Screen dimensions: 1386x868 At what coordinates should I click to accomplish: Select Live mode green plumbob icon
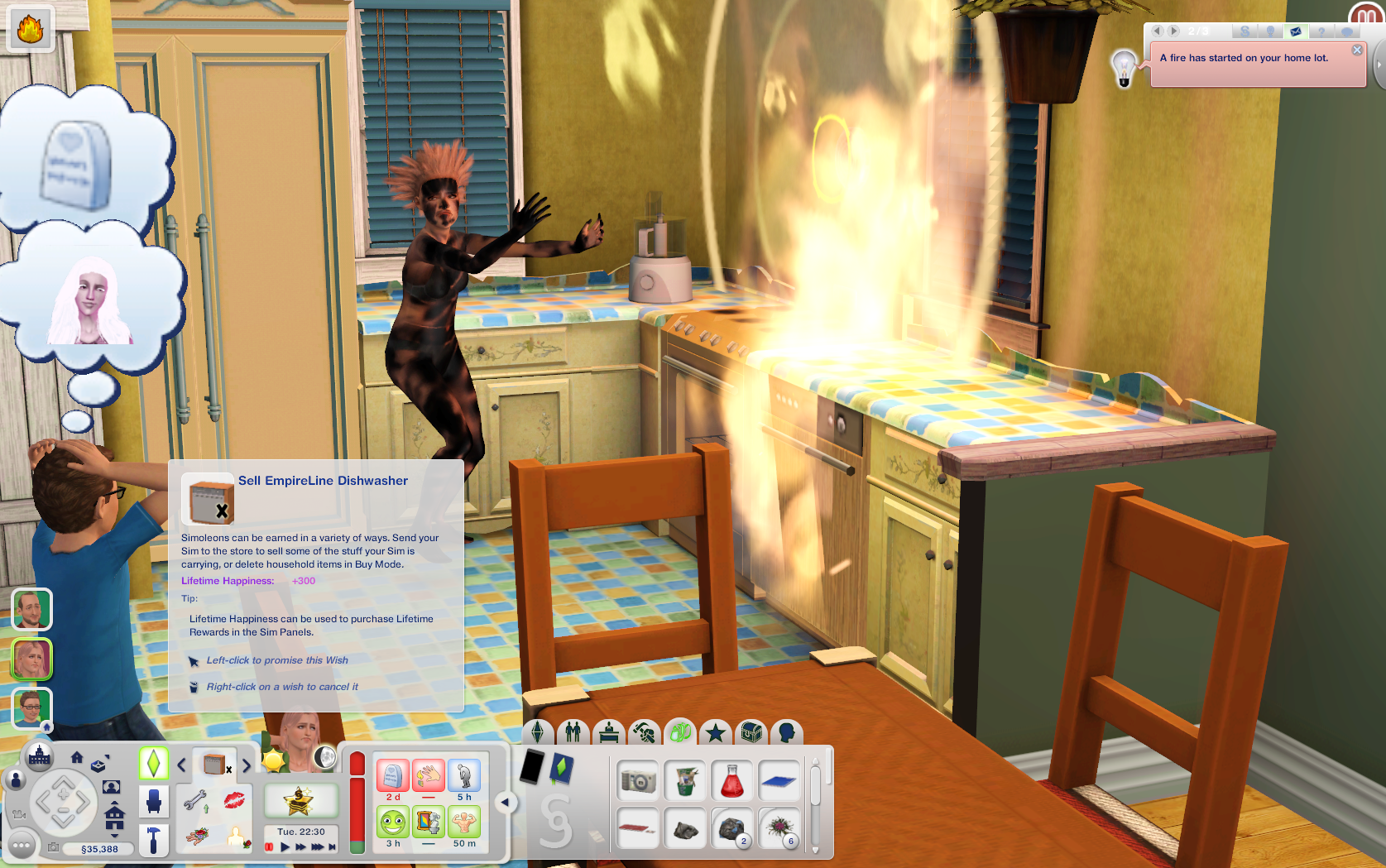(154, 762)
